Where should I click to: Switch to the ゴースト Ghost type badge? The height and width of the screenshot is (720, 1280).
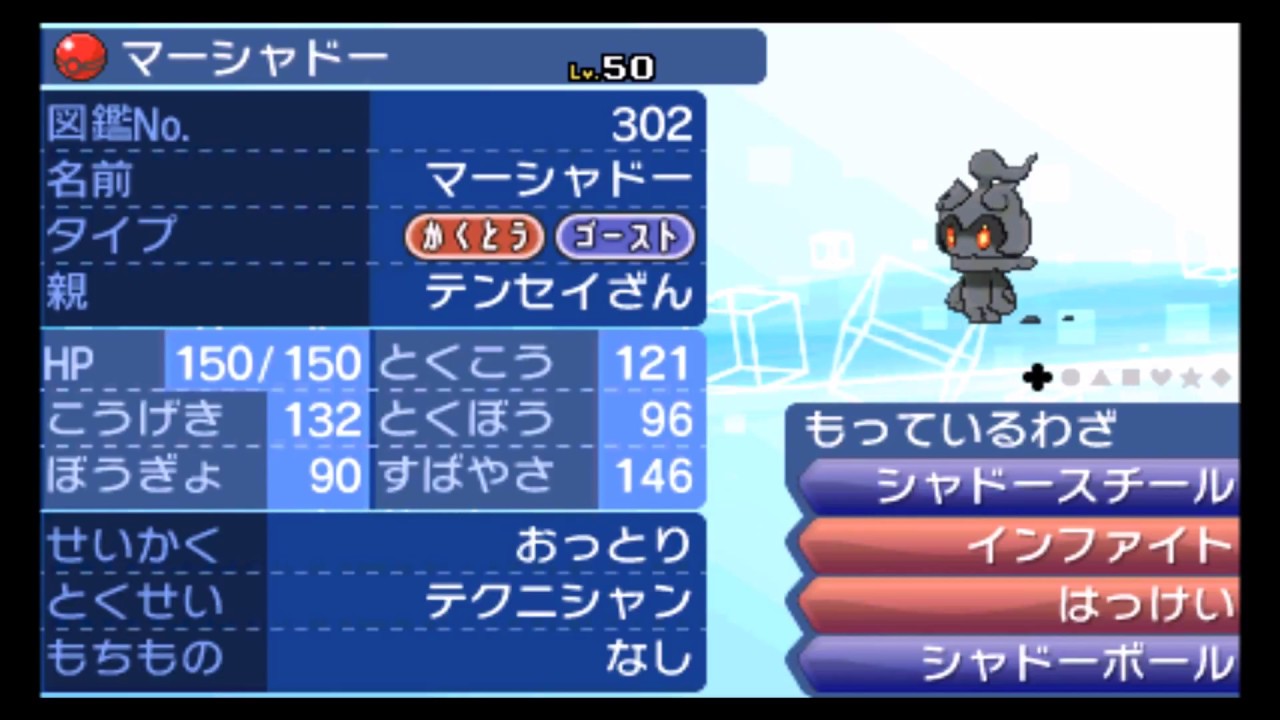pos(624,237)
